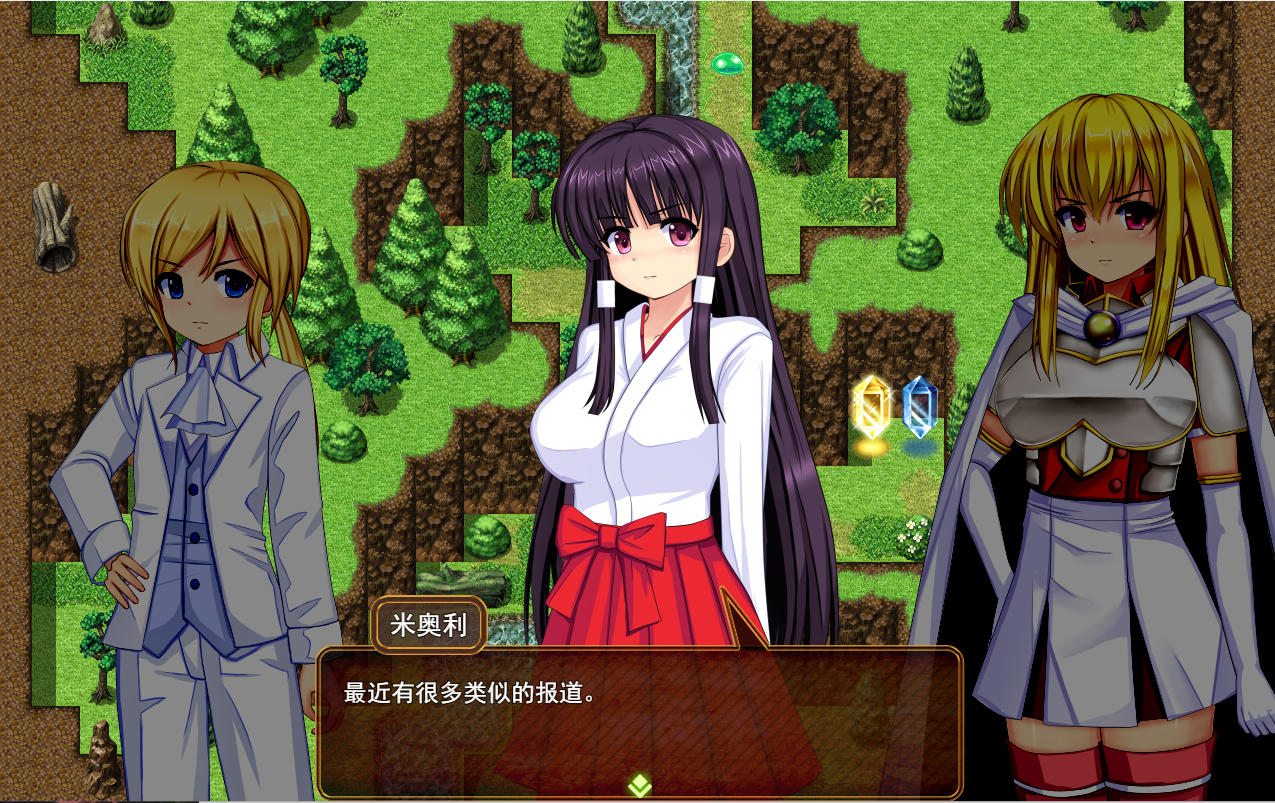Click the dialogue box reading 最近有很多类似的报道

pos(639,720)
